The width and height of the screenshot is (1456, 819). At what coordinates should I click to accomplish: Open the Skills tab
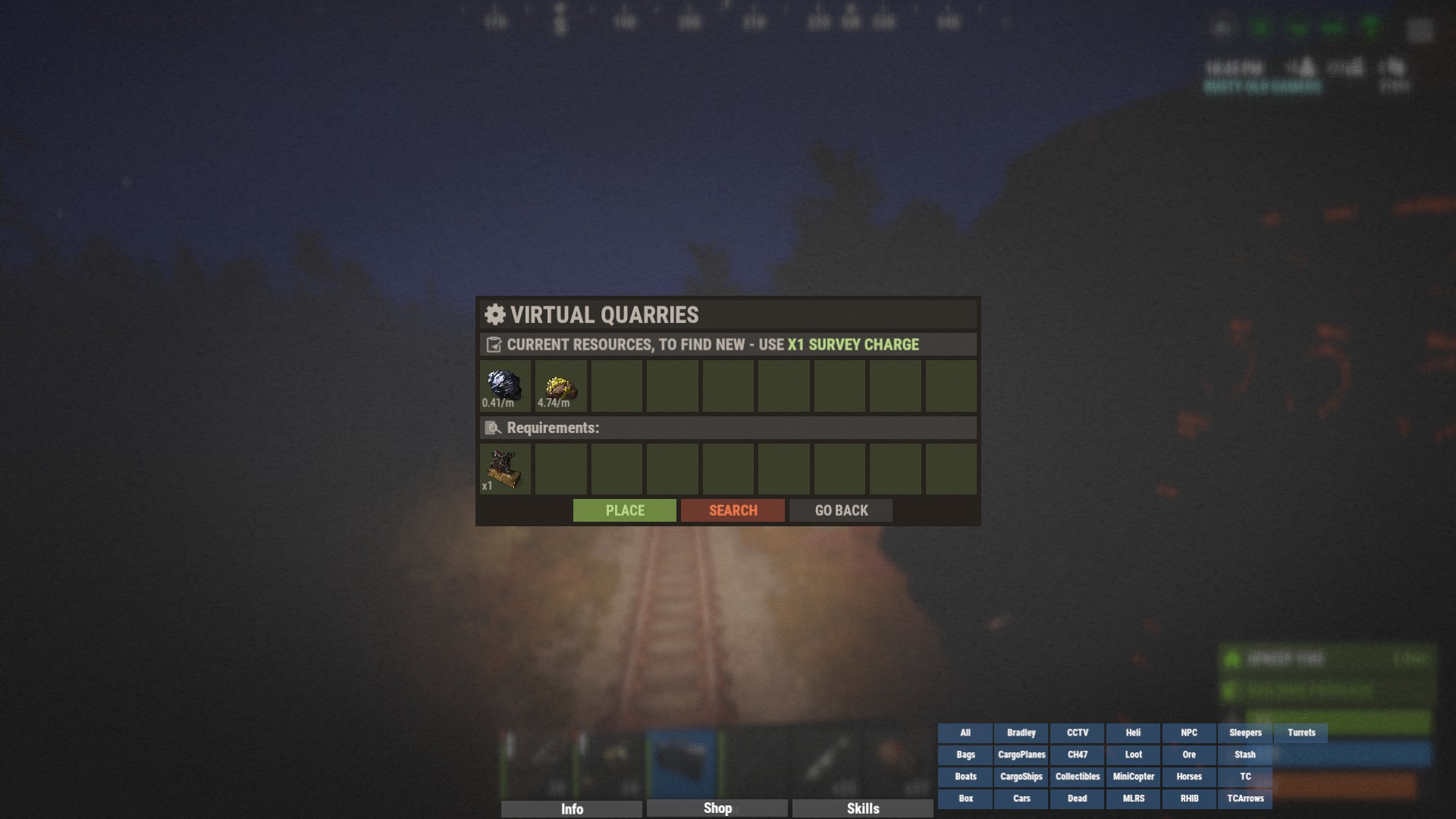pyautogui.click(x=863, y=808)
